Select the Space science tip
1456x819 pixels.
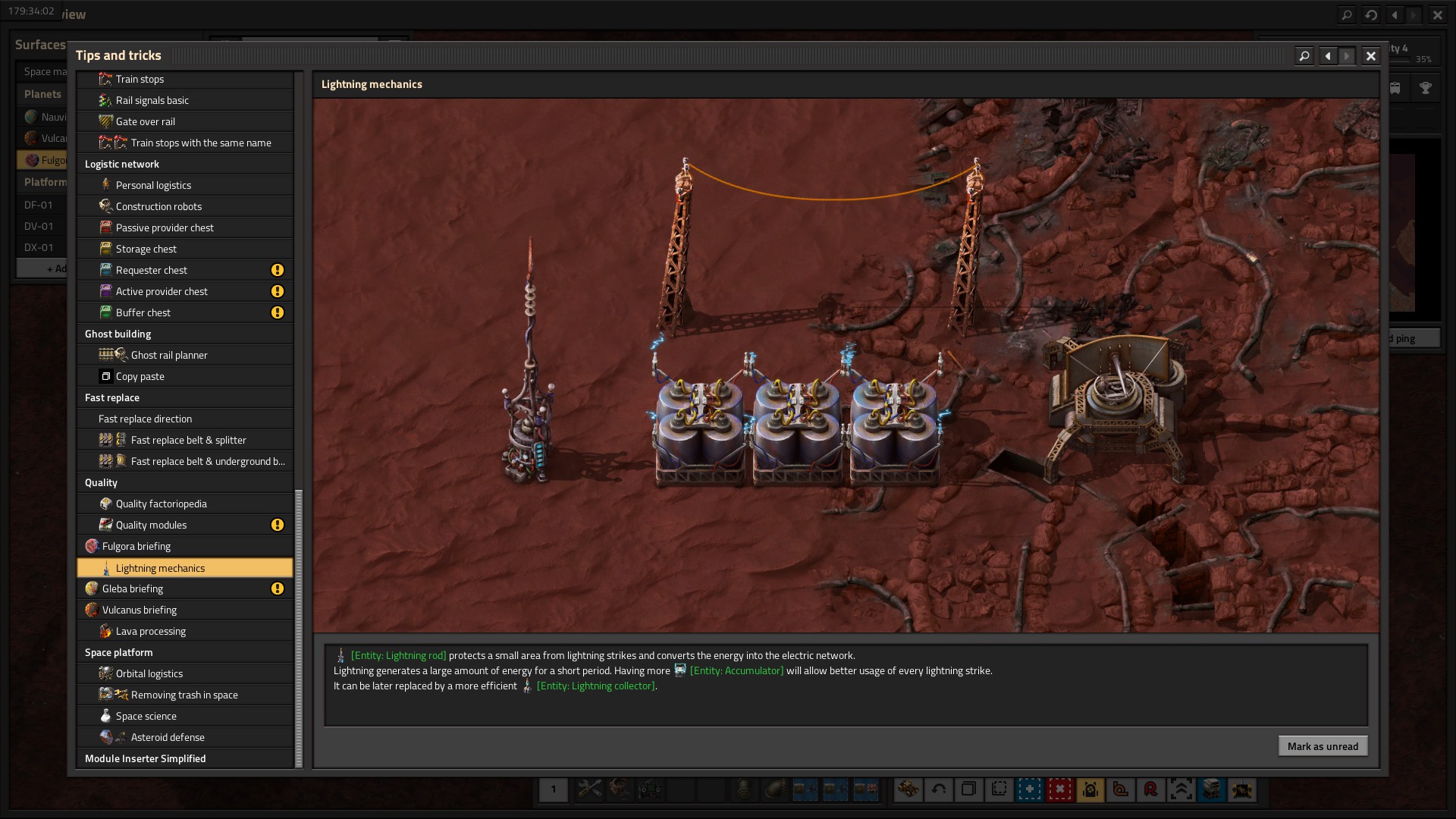(x=146, y=716)
